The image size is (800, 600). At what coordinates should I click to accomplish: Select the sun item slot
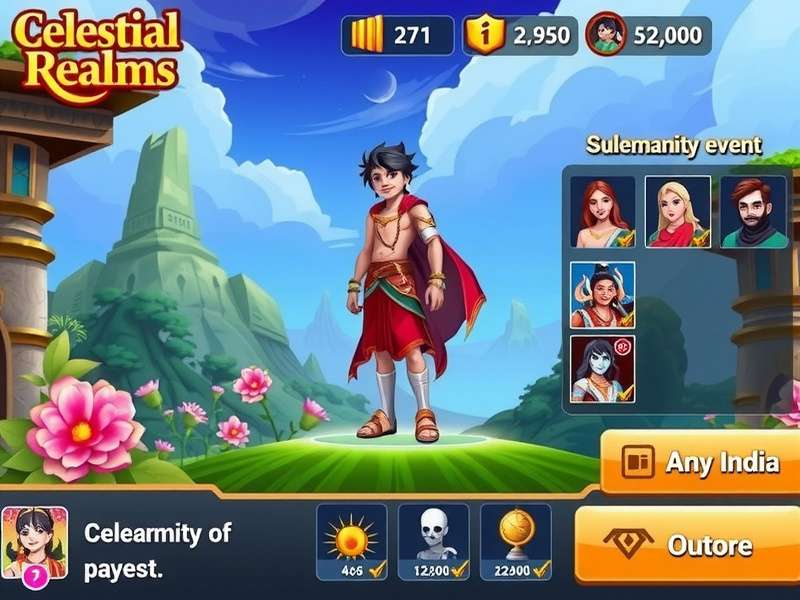point(351,541)
